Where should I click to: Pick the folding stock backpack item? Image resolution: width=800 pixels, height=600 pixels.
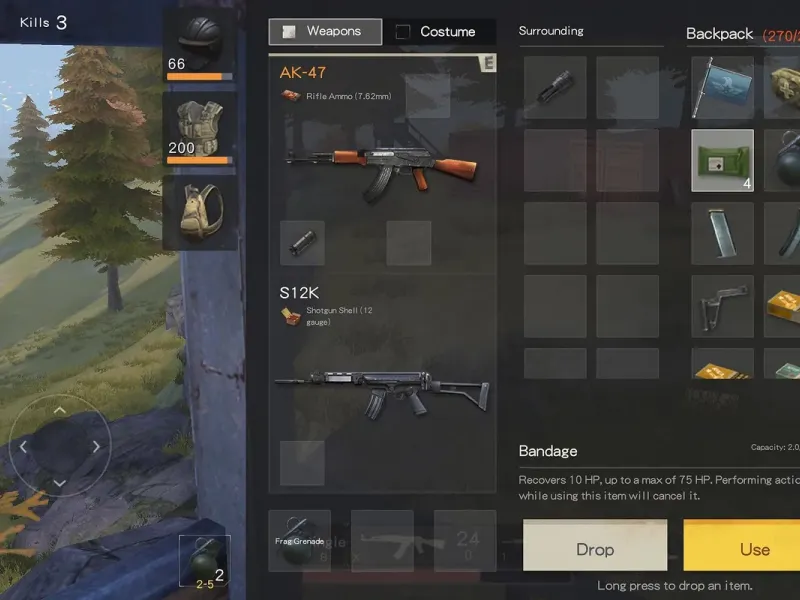point(722,306)
